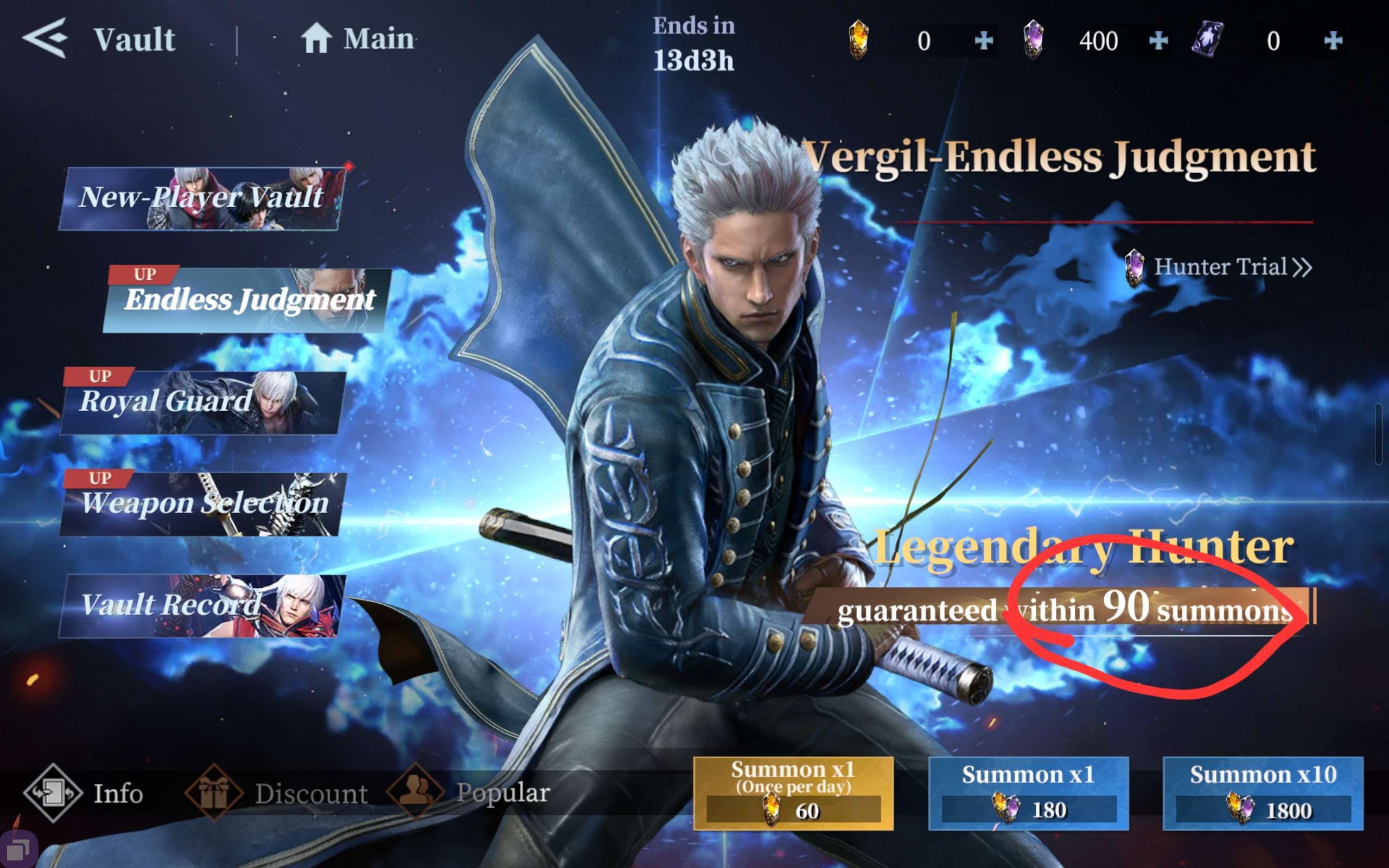This screenshot has height=868, width=1389.
Task: Open the Weapon Selection banner
Action: point(204,503)
